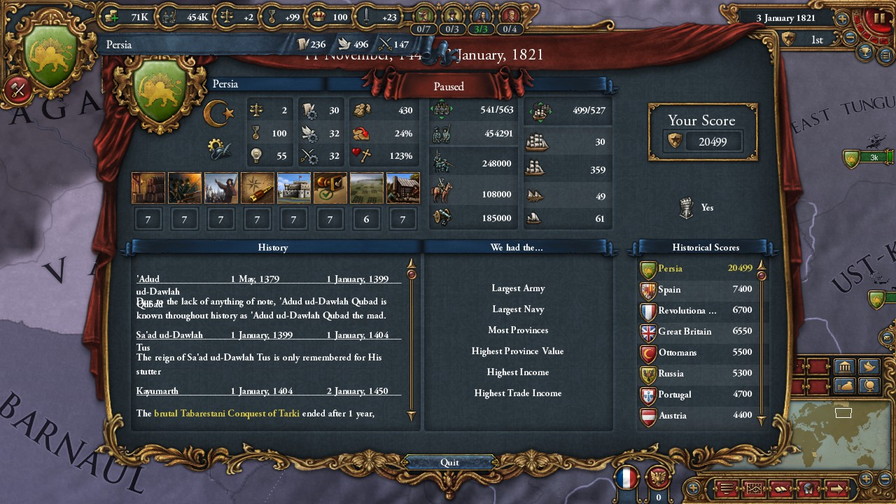Viewport: 896px width, 504px height.
Task: Click the Islam crescent religion icon
Action: point(217,112)
